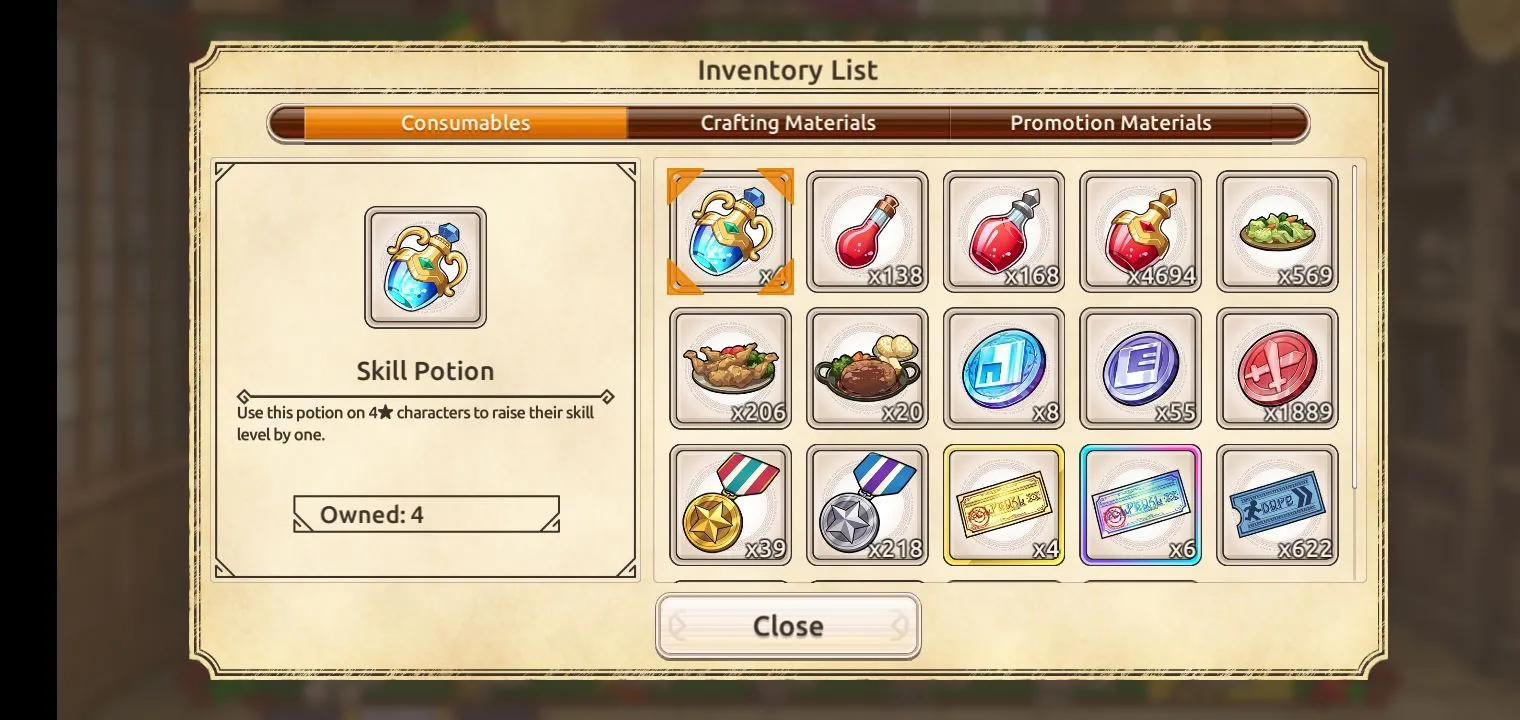Choose the rainbow-framed holographic ticket
Screen dimensions: 1520x720
tap(1141, 505)
